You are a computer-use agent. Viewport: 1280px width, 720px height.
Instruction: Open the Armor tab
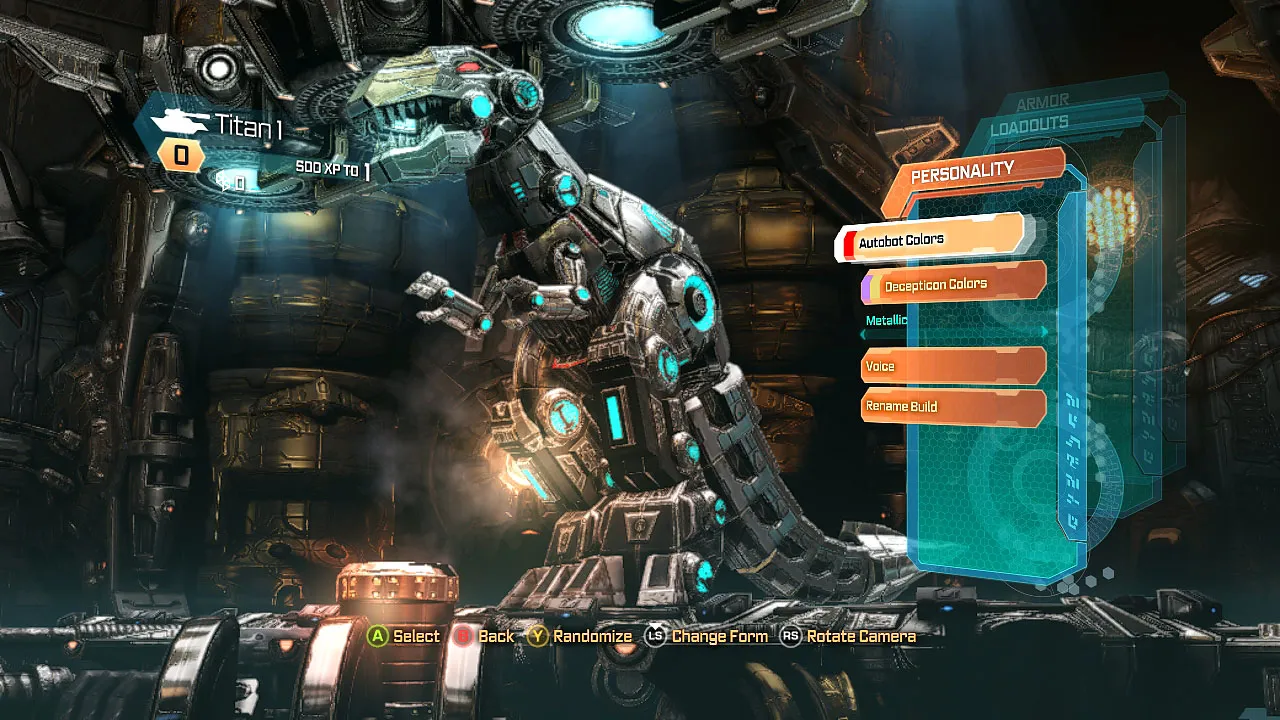(1042, 101)
